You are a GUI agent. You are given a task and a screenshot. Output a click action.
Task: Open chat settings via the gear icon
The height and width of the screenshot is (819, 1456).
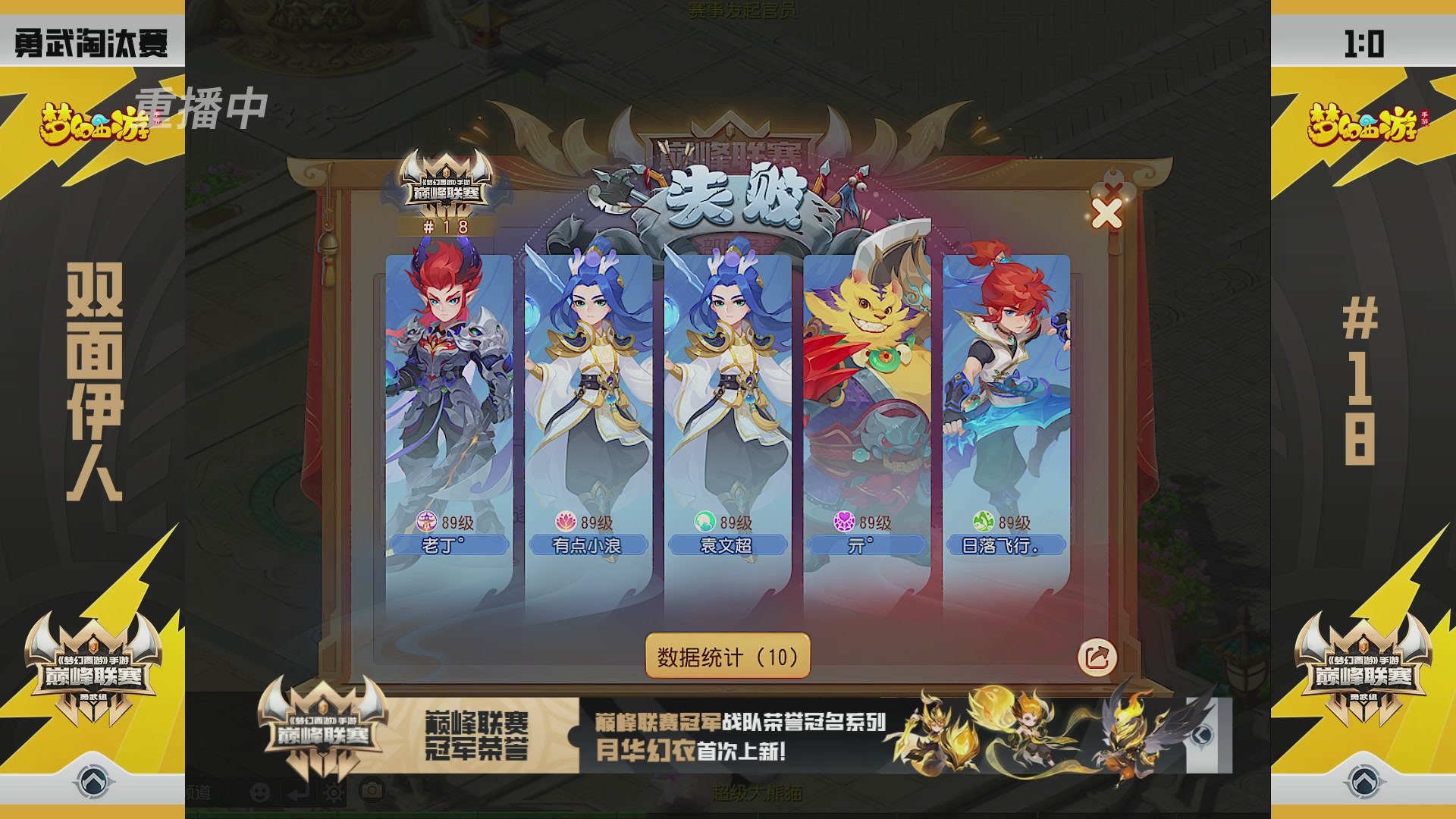[334, 792]
